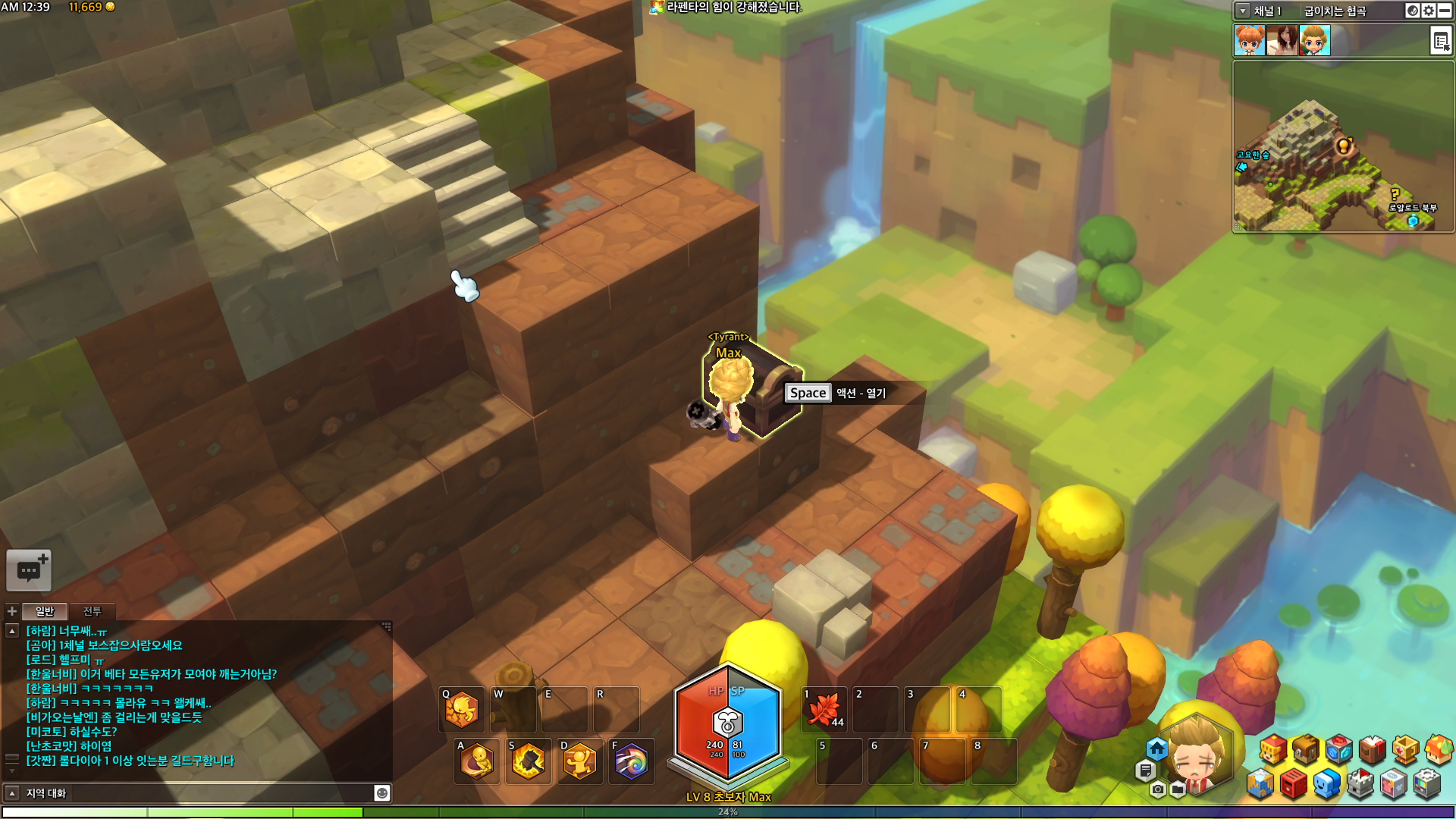
Task: Use the hammer skill on S
Action: point(529,761)
